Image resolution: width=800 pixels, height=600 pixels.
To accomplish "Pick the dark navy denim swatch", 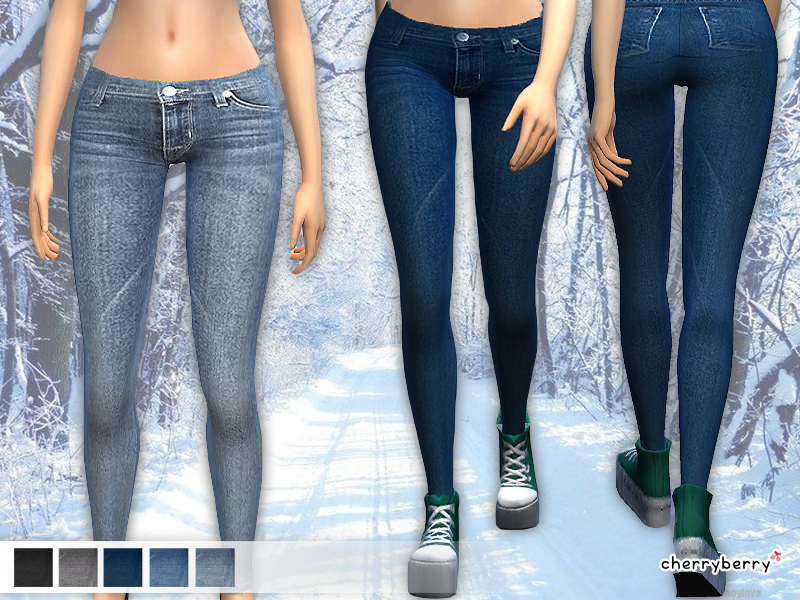I will [x=124, y=567].
